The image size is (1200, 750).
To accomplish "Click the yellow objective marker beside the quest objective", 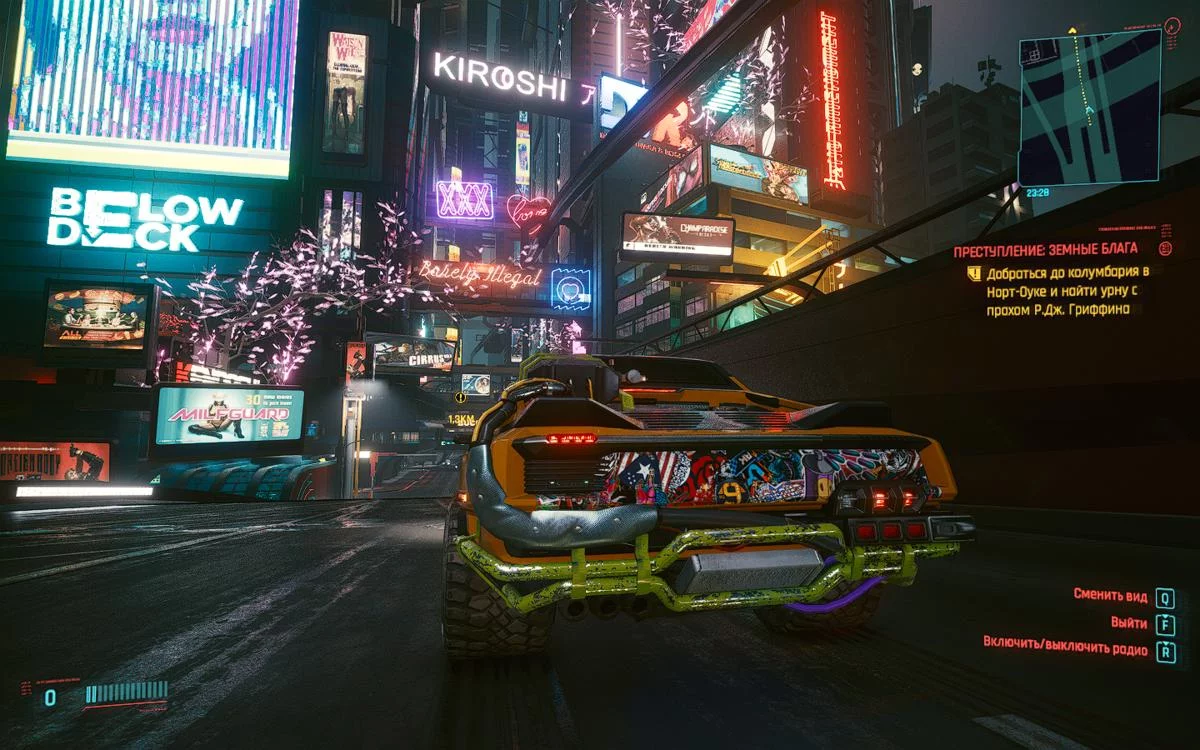I will pyautogui.click(x=973, y=273).
